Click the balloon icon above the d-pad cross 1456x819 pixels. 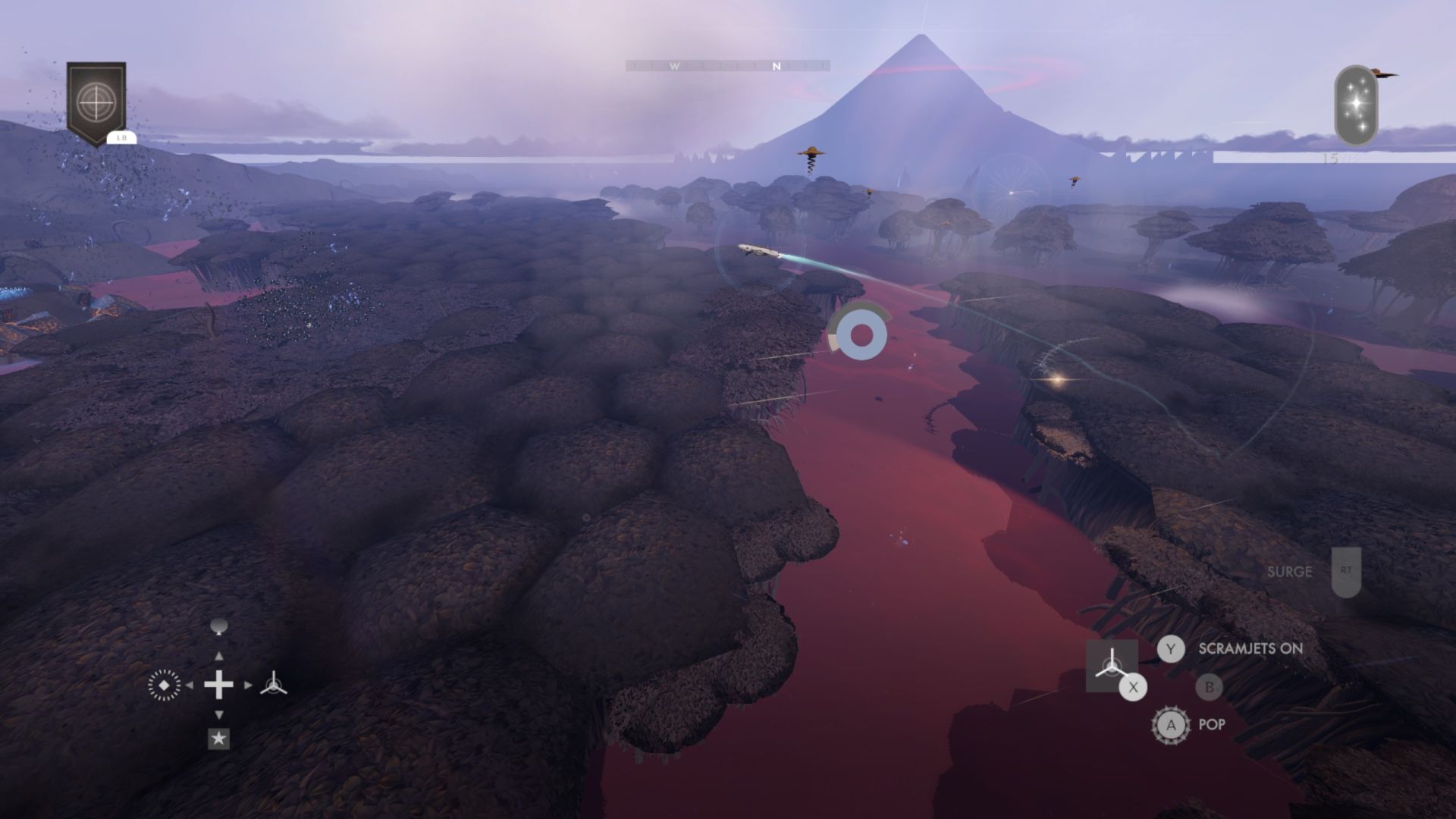point(220,626)
